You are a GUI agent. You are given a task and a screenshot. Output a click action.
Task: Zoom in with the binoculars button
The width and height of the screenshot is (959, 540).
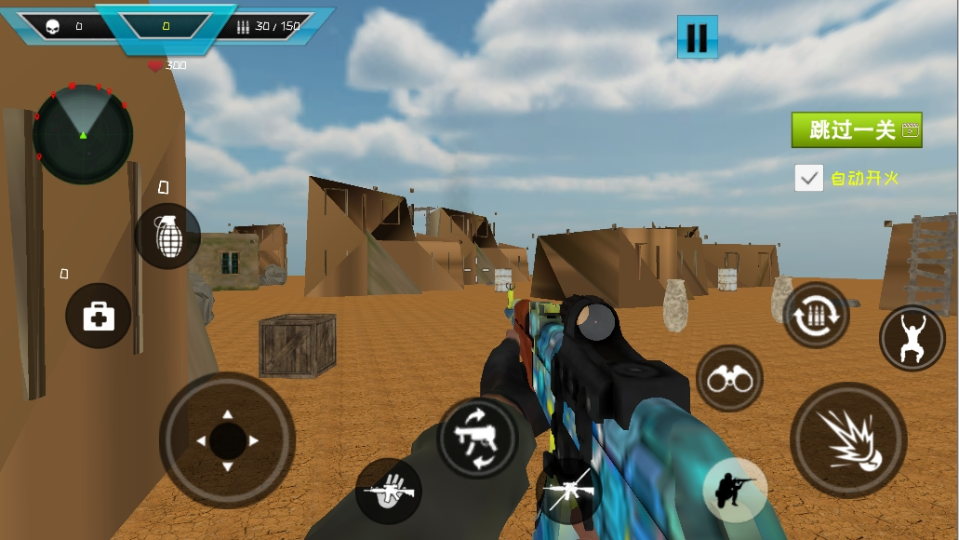click(729, 378)
